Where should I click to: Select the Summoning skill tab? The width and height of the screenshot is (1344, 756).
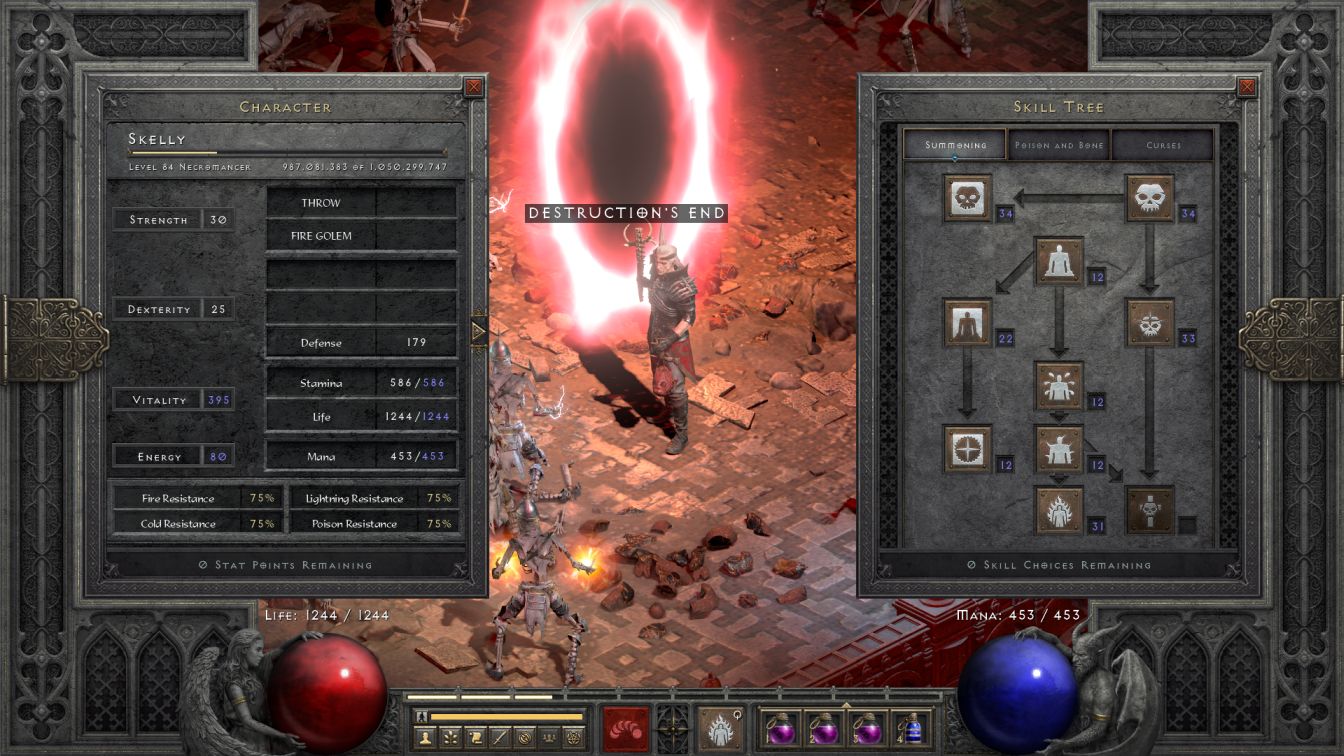pos(955,145)
